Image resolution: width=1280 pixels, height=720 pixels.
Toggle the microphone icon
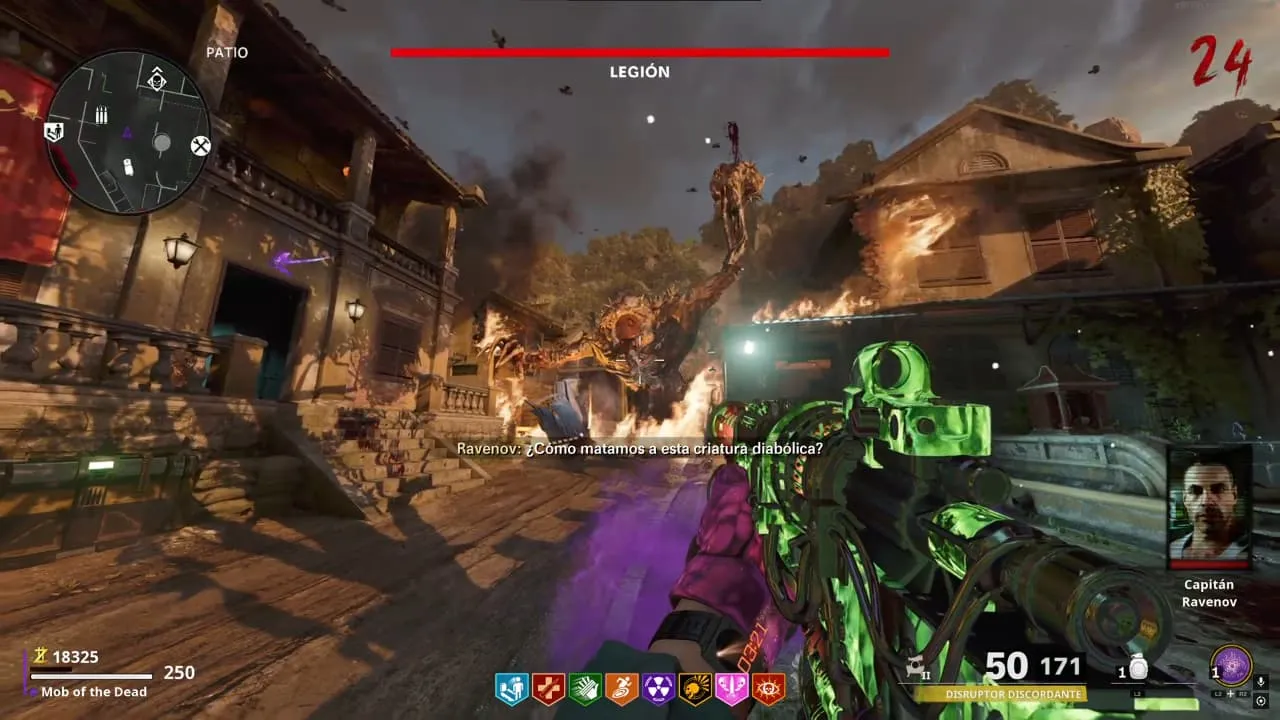[x=1260, y=682]
